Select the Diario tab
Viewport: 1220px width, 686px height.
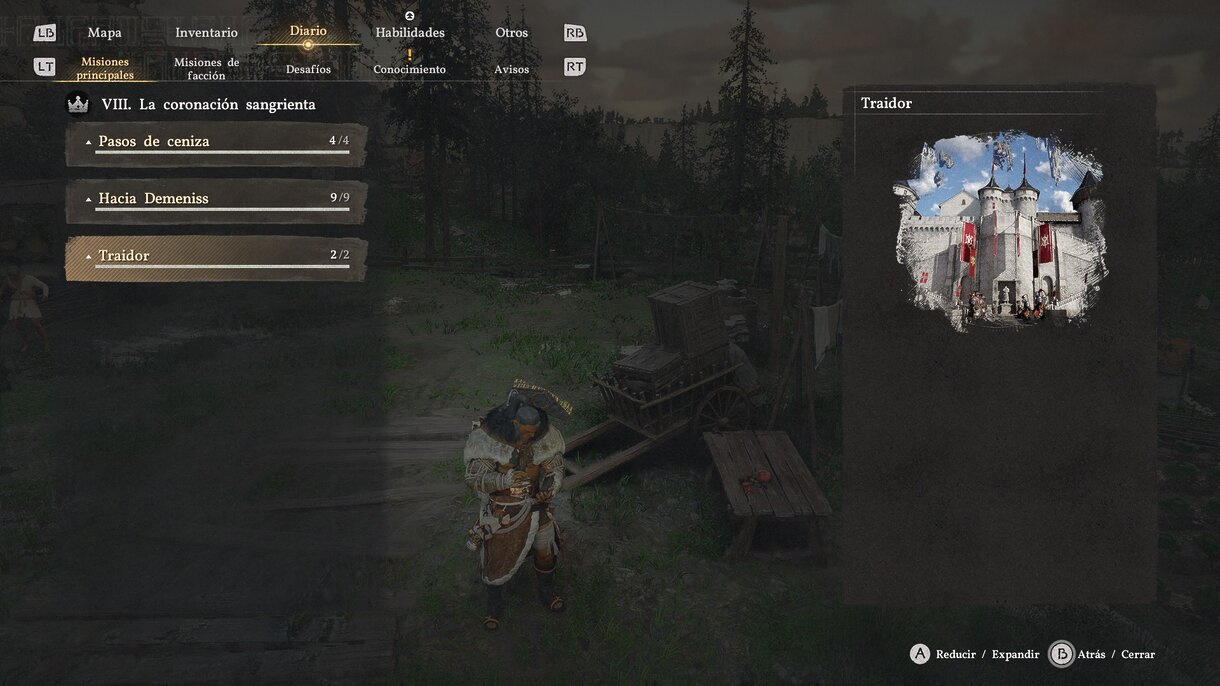pyautogui.click(x=308, y=32)
